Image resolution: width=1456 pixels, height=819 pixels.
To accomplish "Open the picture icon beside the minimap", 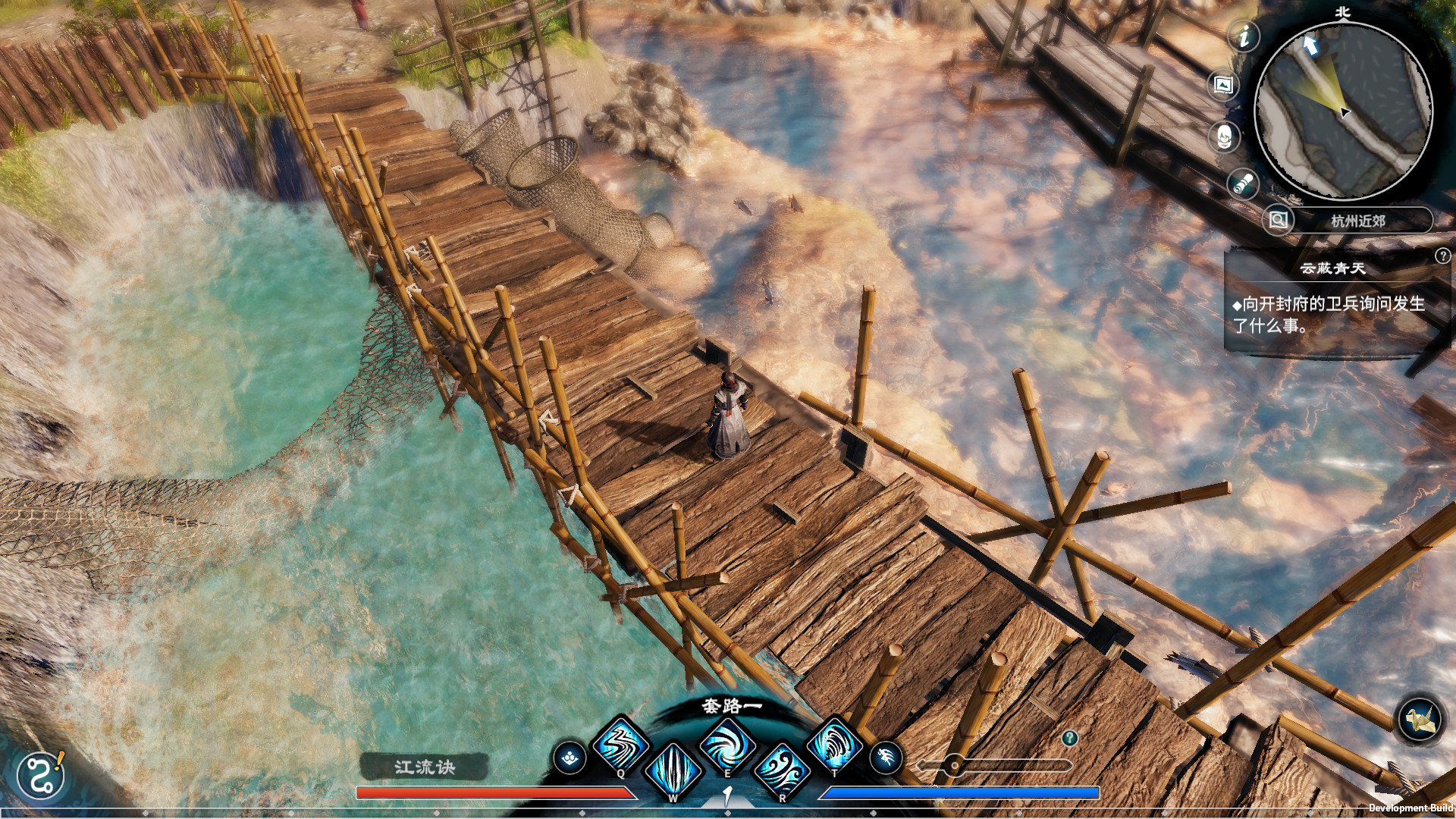I will [1223, 85].
